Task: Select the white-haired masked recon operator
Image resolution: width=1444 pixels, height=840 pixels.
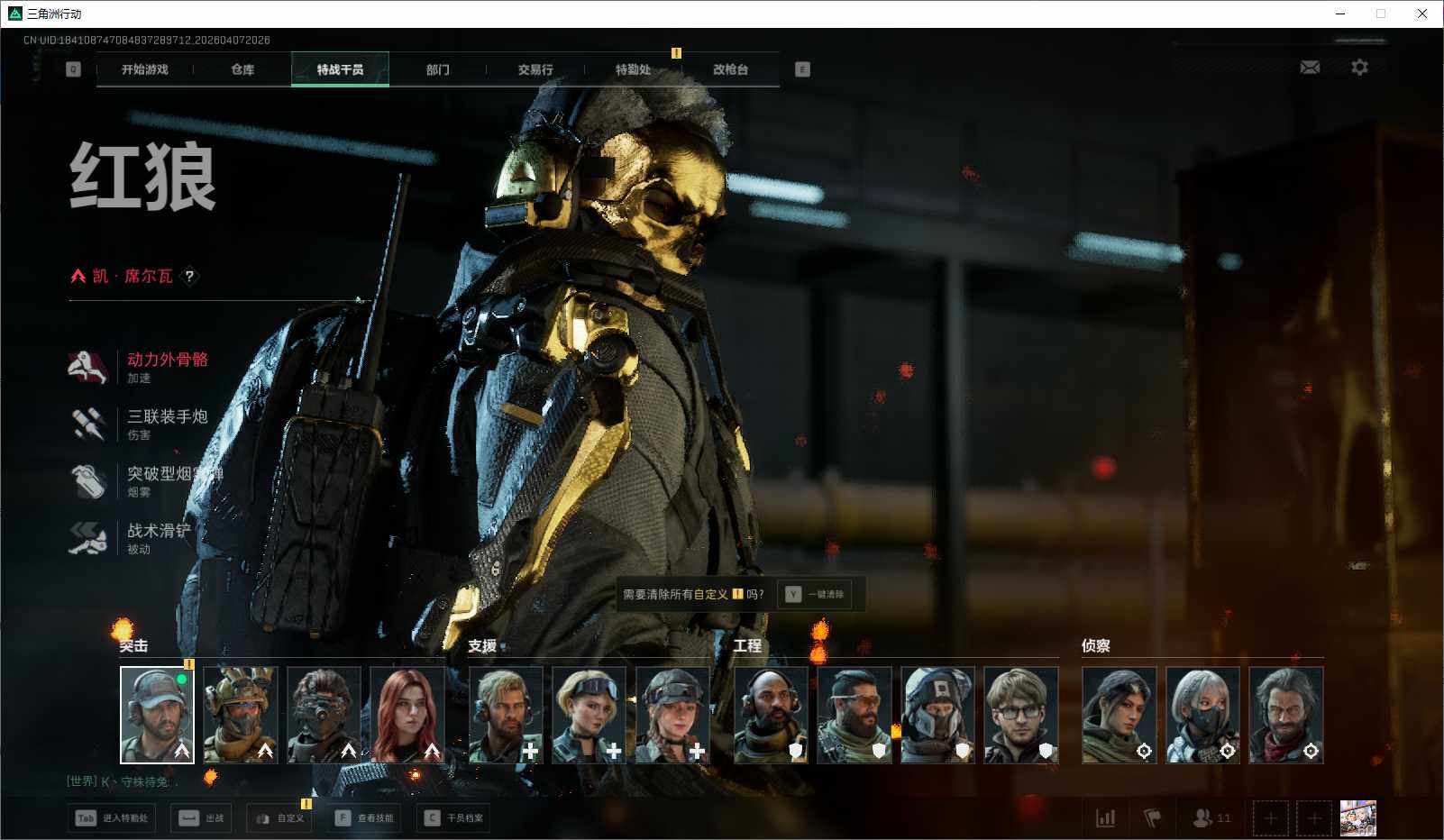Action: tap(1202, 714)
